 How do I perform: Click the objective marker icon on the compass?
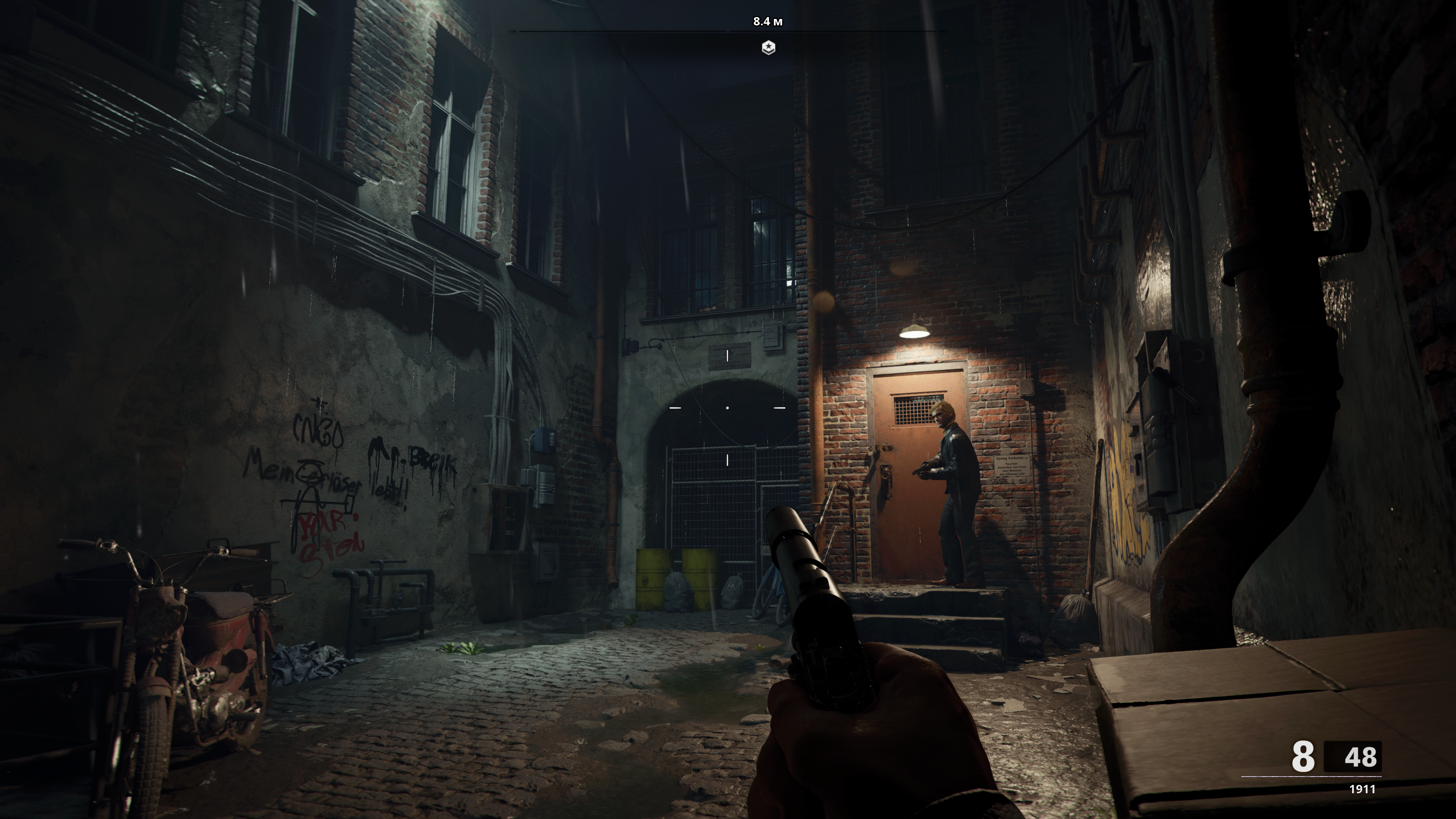pyautogui.click(x=768, y=47)
